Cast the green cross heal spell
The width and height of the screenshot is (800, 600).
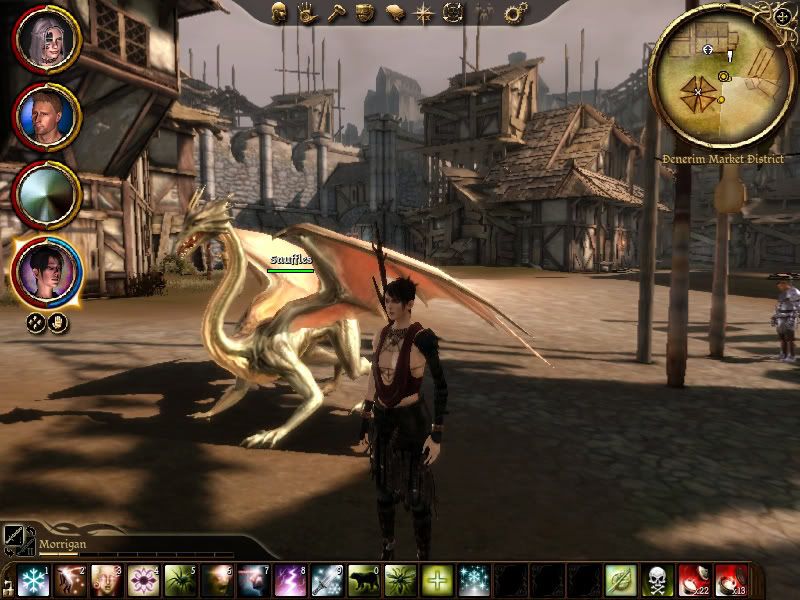(x=436, y=581)
